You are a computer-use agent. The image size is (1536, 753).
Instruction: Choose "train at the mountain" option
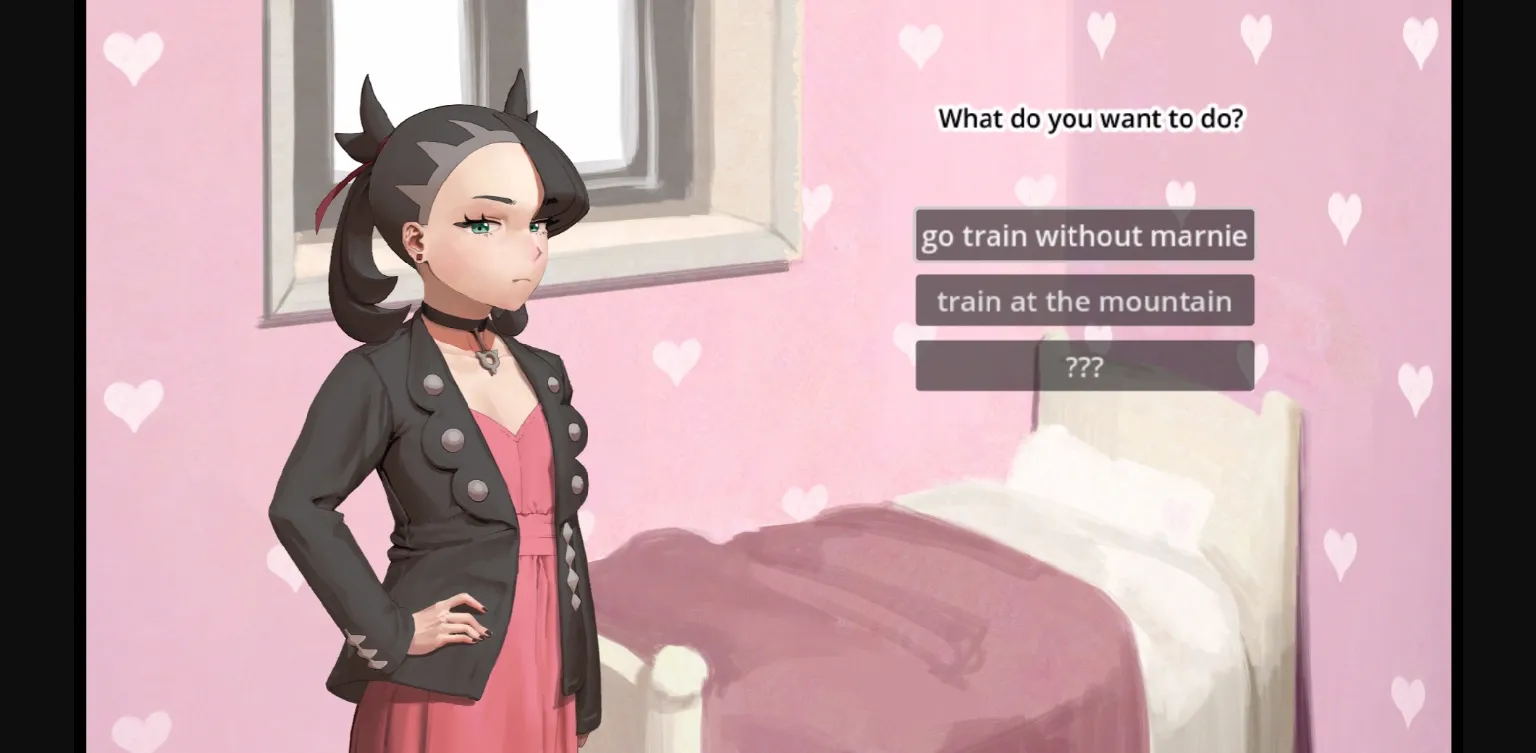[x=1084, y=300]
